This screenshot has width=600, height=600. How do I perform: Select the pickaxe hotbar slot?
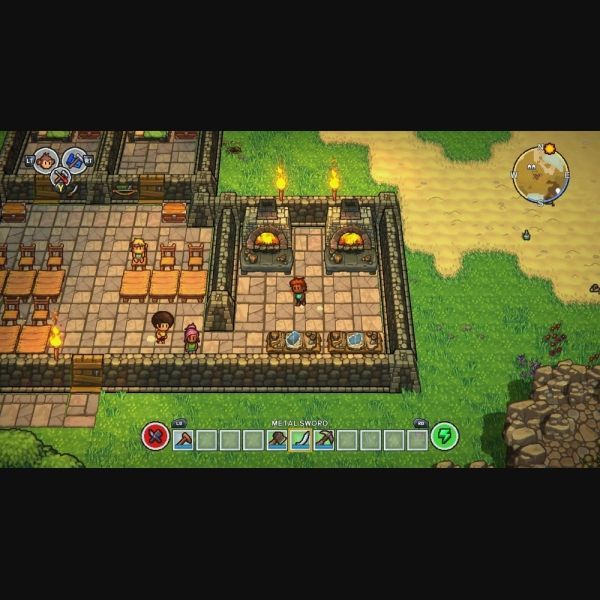click(323, 439)
